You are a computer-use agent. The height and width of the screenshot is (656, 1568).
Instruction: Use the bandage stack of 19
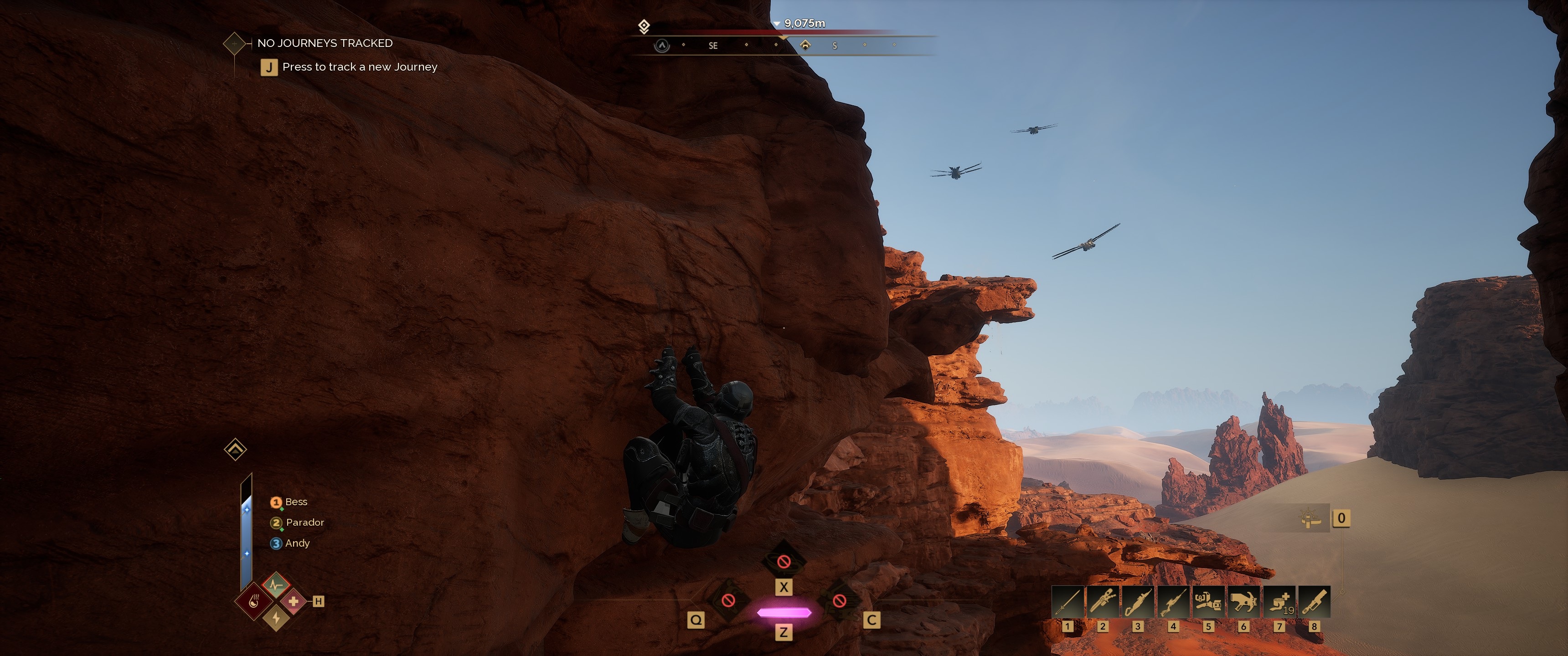click(x=1279, y=602)
